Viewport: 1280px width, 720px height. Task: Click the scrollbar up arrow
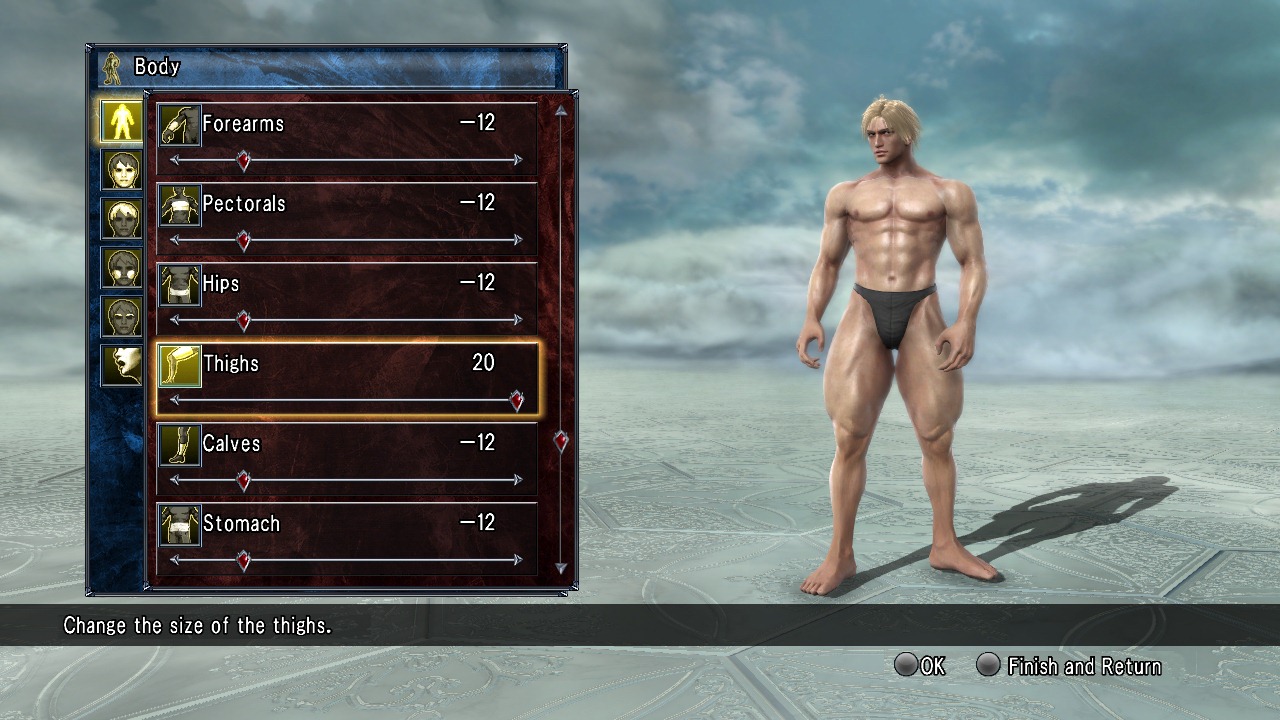coord(561,111)
